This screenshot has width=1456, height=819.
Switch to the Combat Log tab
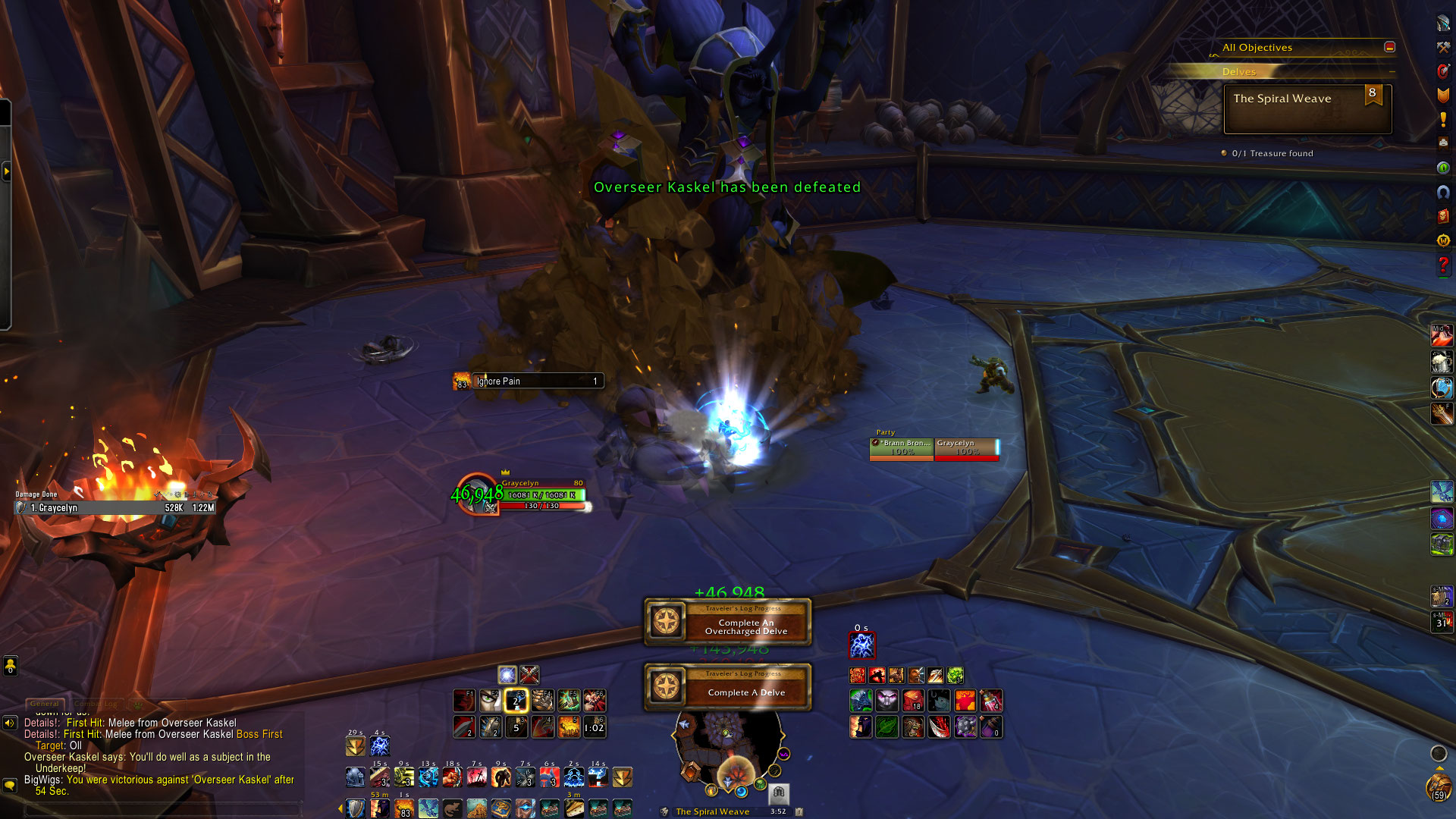point(96,704)
